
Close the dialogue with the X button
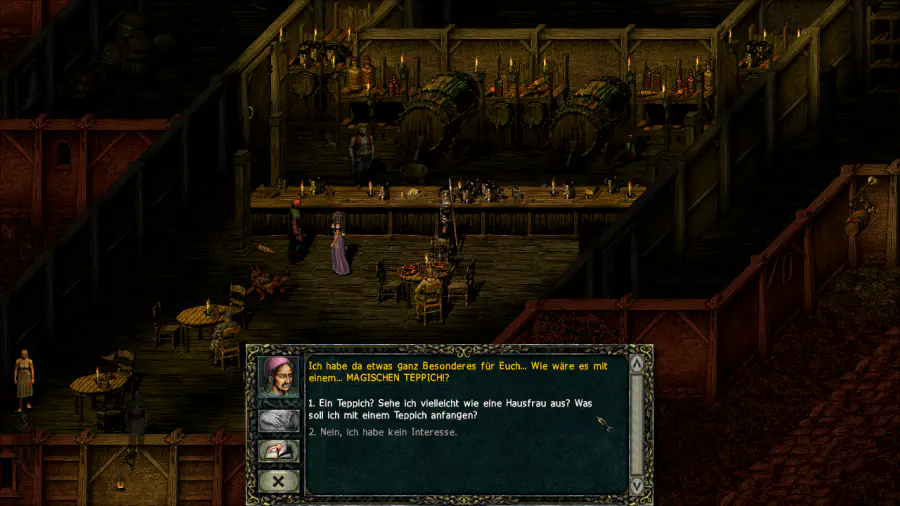pos(278,481)
